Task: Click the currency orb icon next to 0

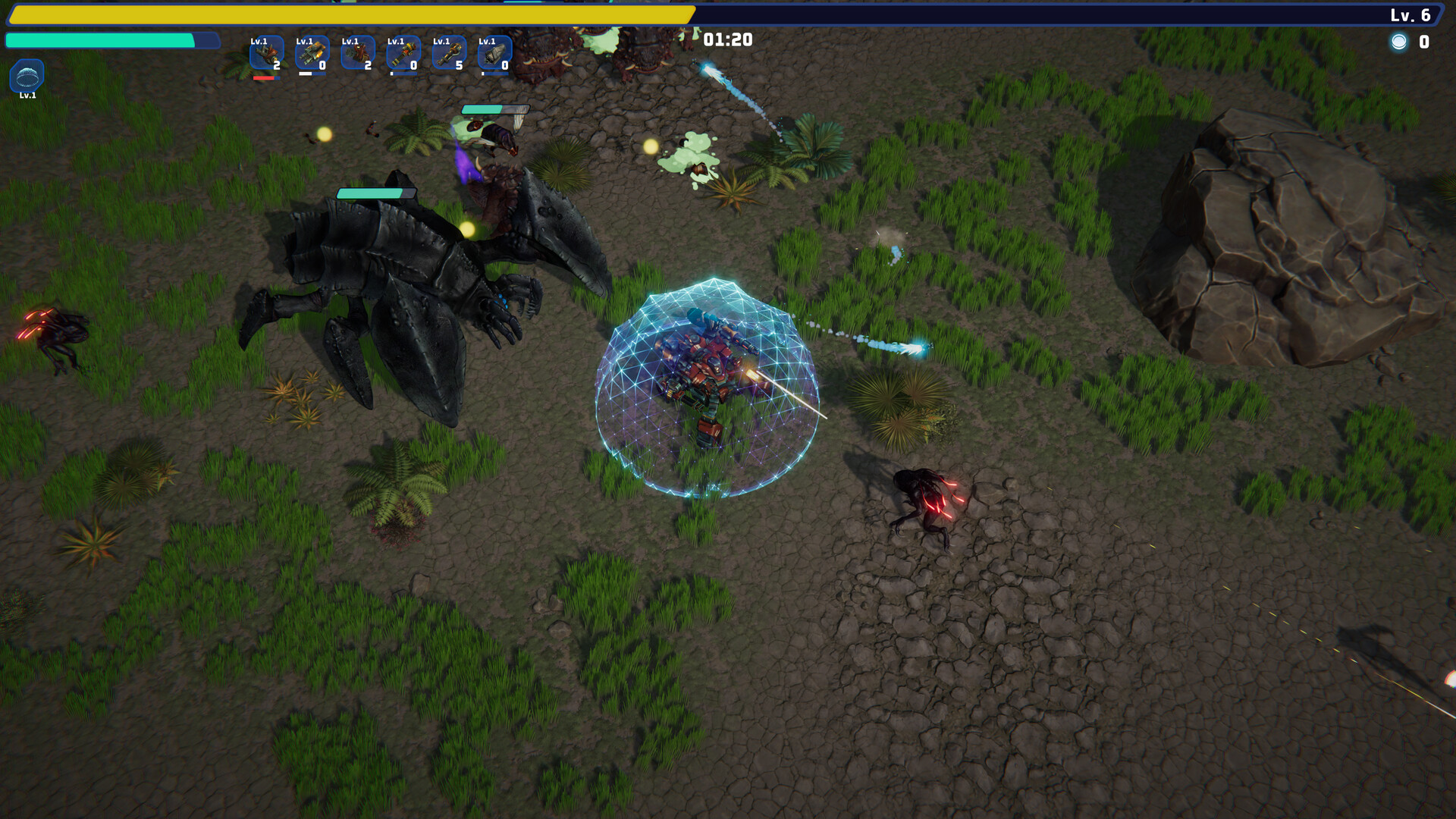Action: (x=1398, y=43)
